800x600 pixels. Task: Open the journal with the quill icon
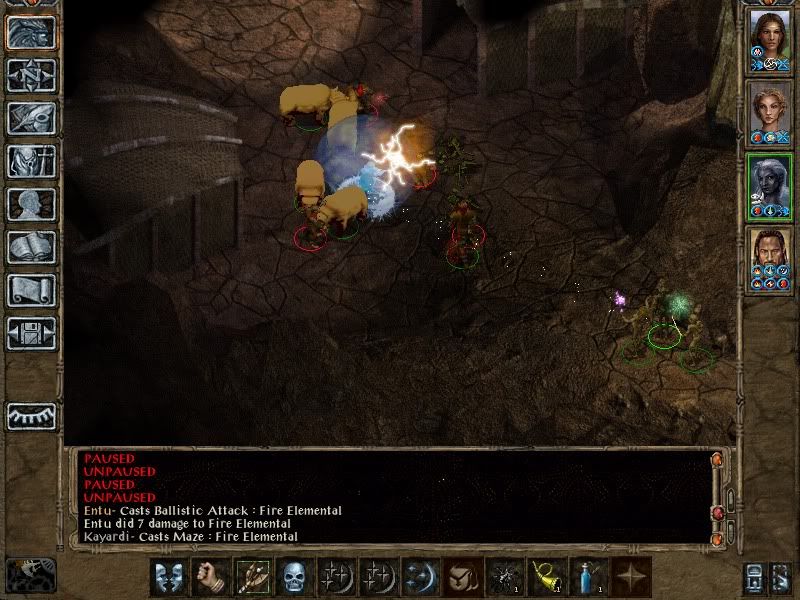point(31,118)
